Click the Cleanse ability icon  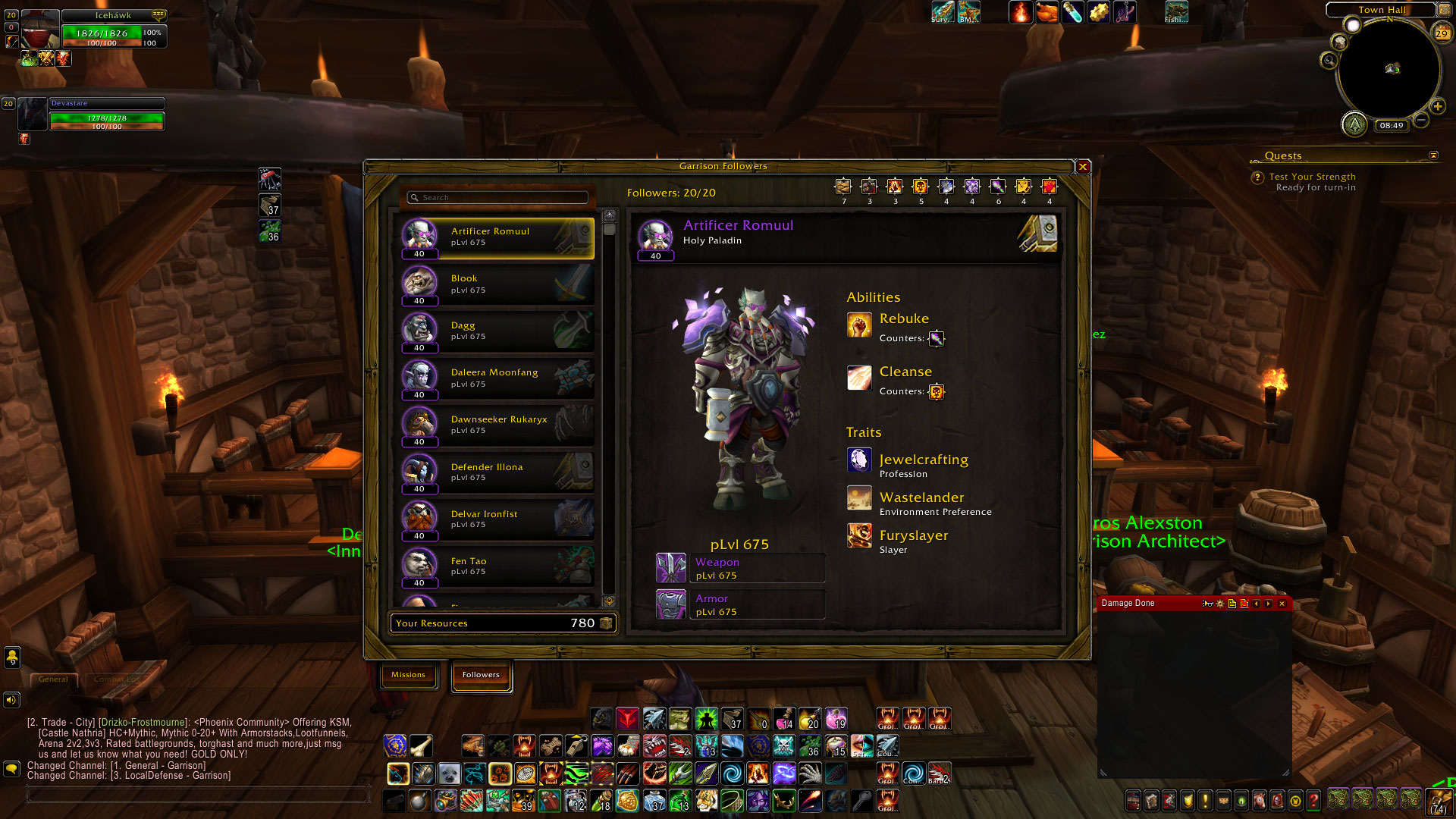859,378
